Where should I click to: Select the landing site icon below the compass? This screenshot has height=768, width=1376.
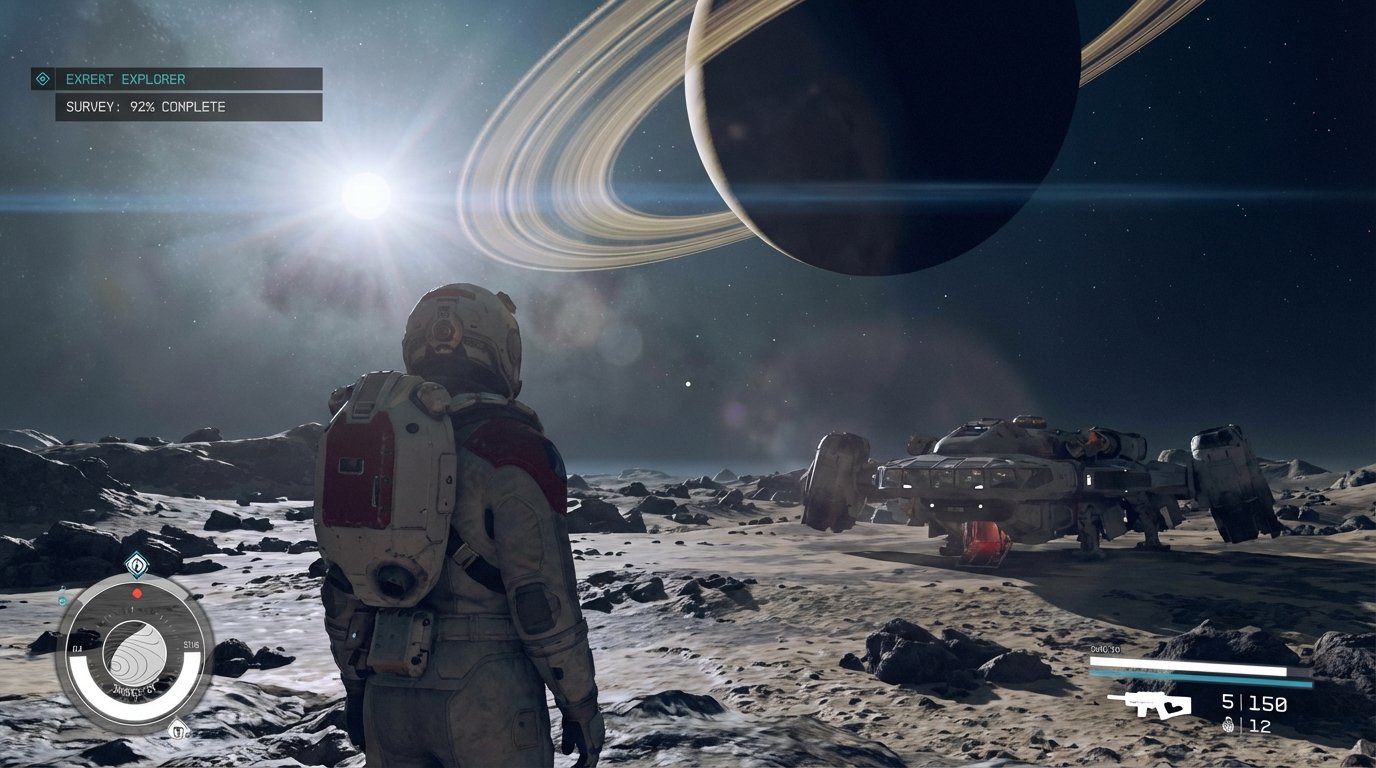pos(178,729)
